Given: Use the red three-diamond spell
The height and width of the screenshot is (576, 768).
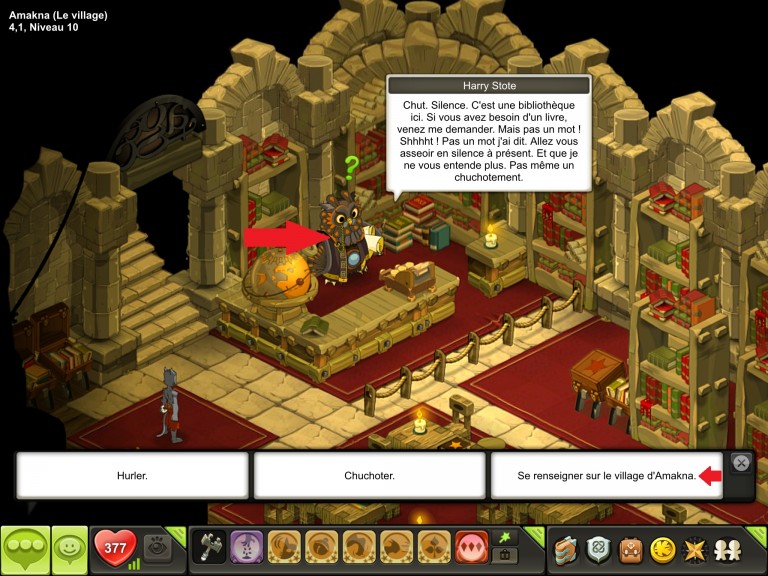Looking at the screenshot, I should pos(471,547).
